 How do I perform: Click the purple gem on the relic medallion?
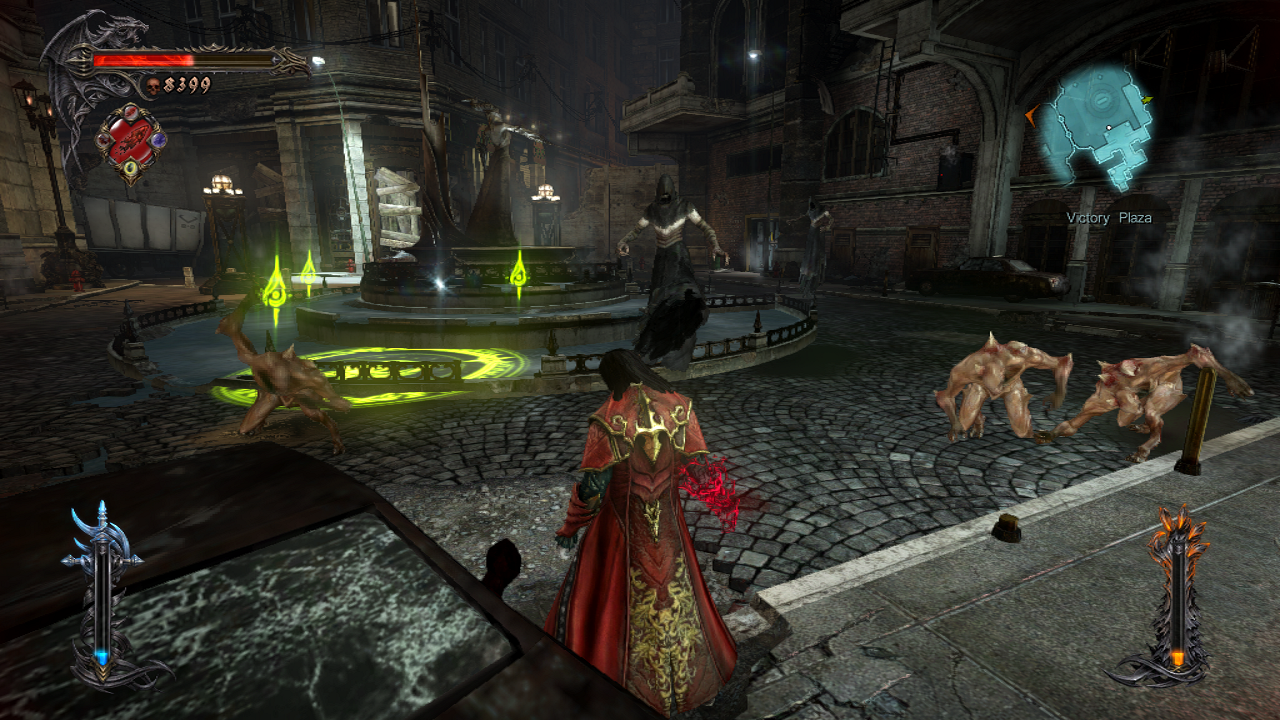pos(158,139)
